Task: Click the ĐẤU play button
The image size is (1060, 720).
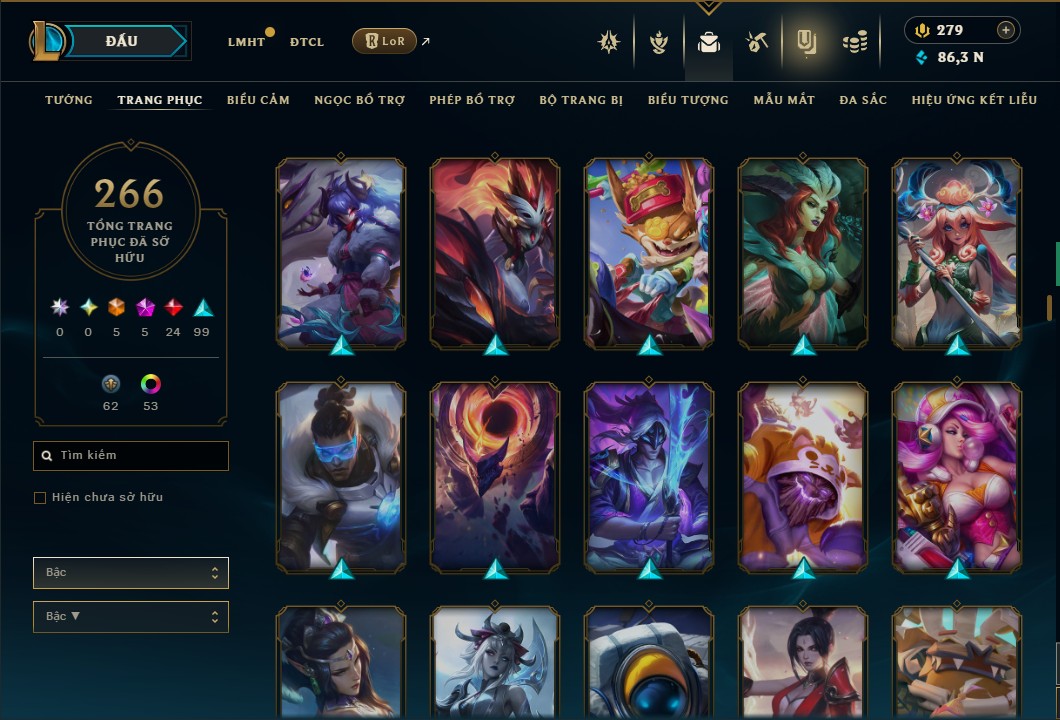Action: [122, 41]
